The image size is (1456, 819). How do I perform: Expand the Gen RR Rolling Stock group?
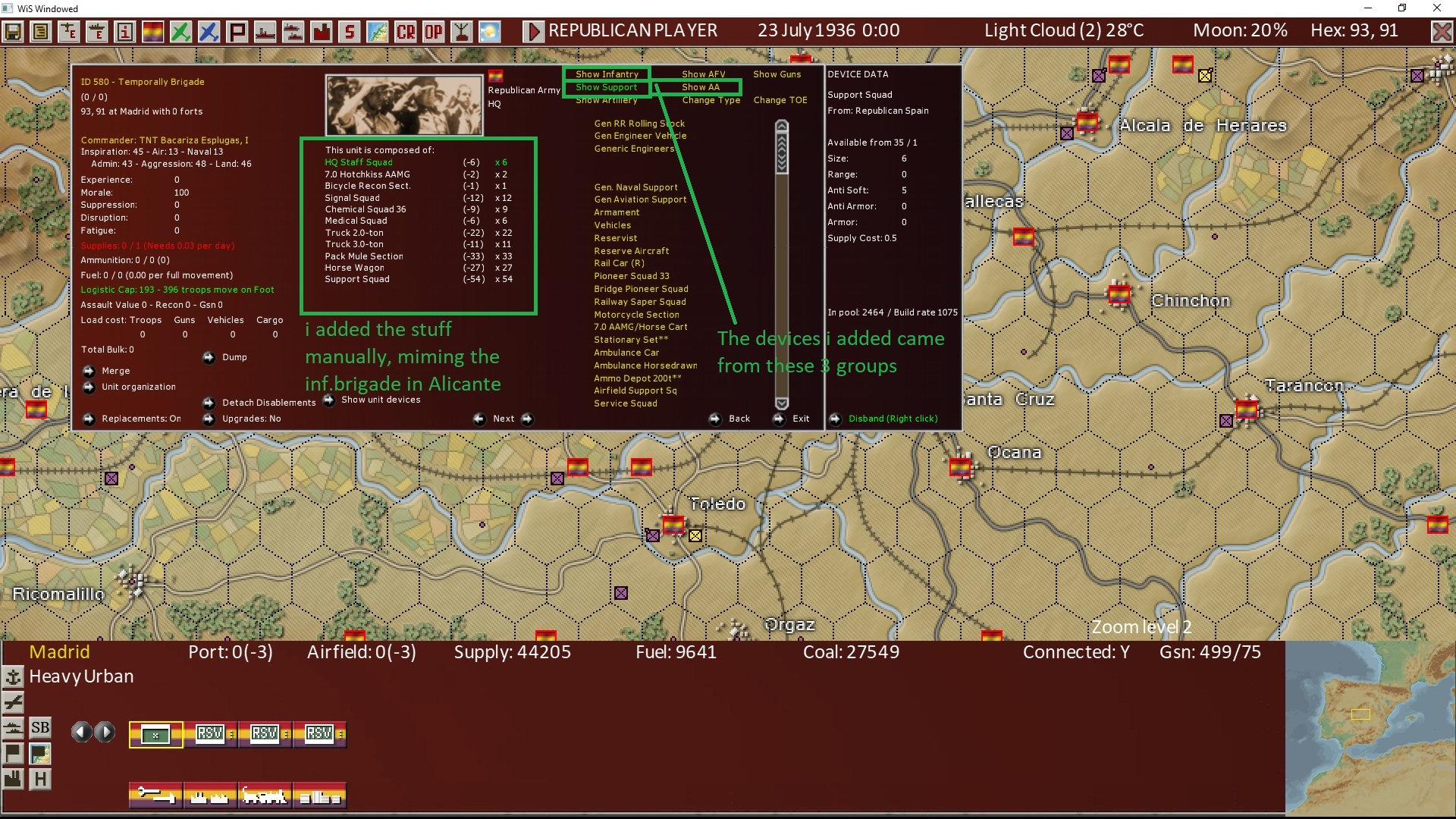point(639,123)
